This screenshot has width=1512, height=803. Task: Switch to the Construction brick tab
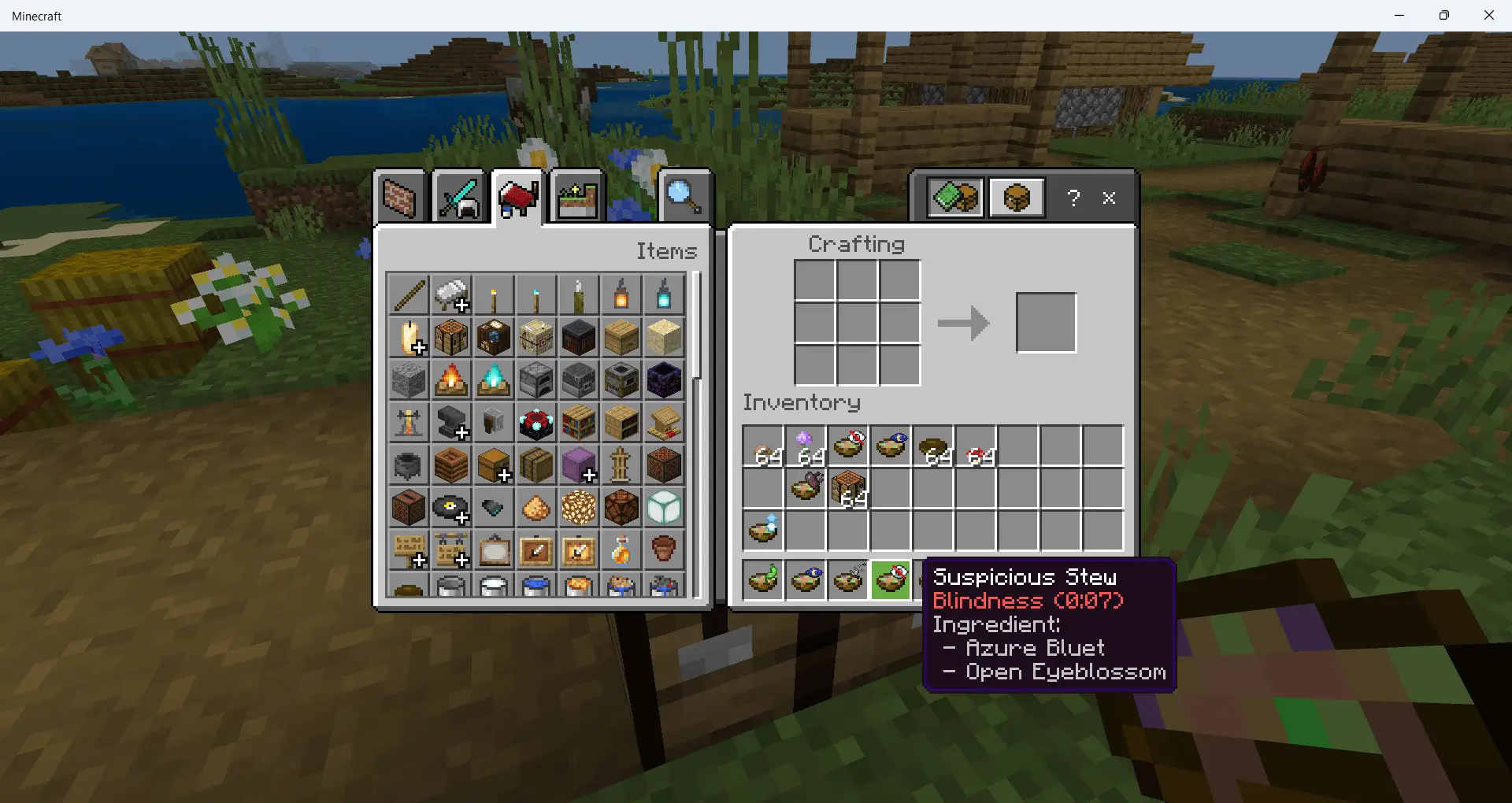tap(399, 198)
